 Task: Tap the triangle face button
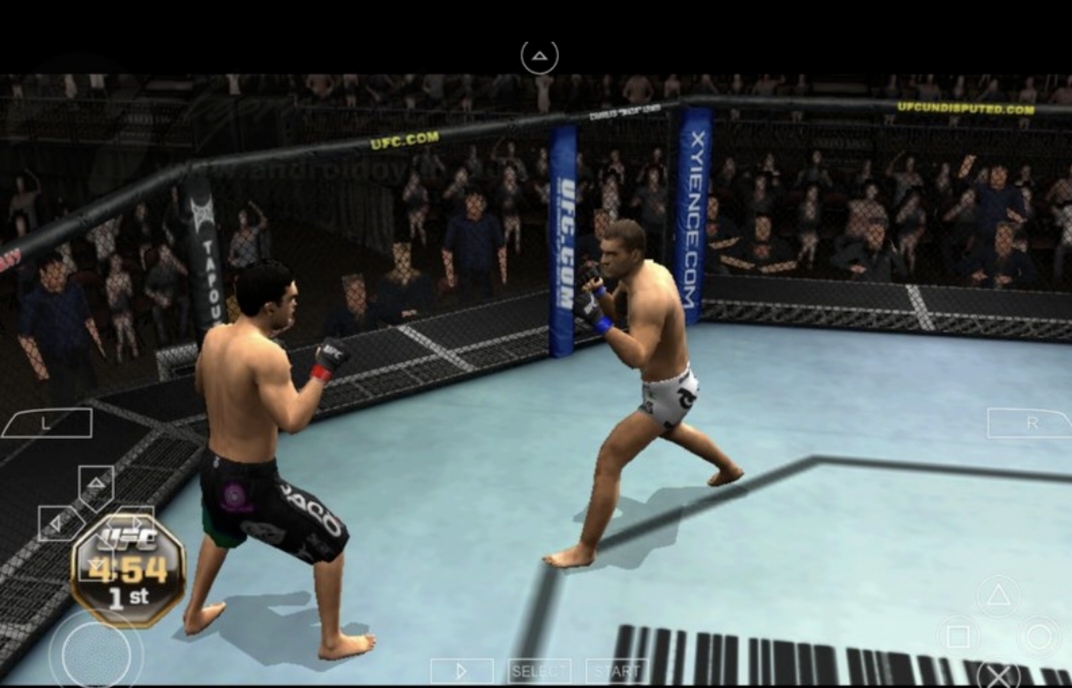point(998,597)
